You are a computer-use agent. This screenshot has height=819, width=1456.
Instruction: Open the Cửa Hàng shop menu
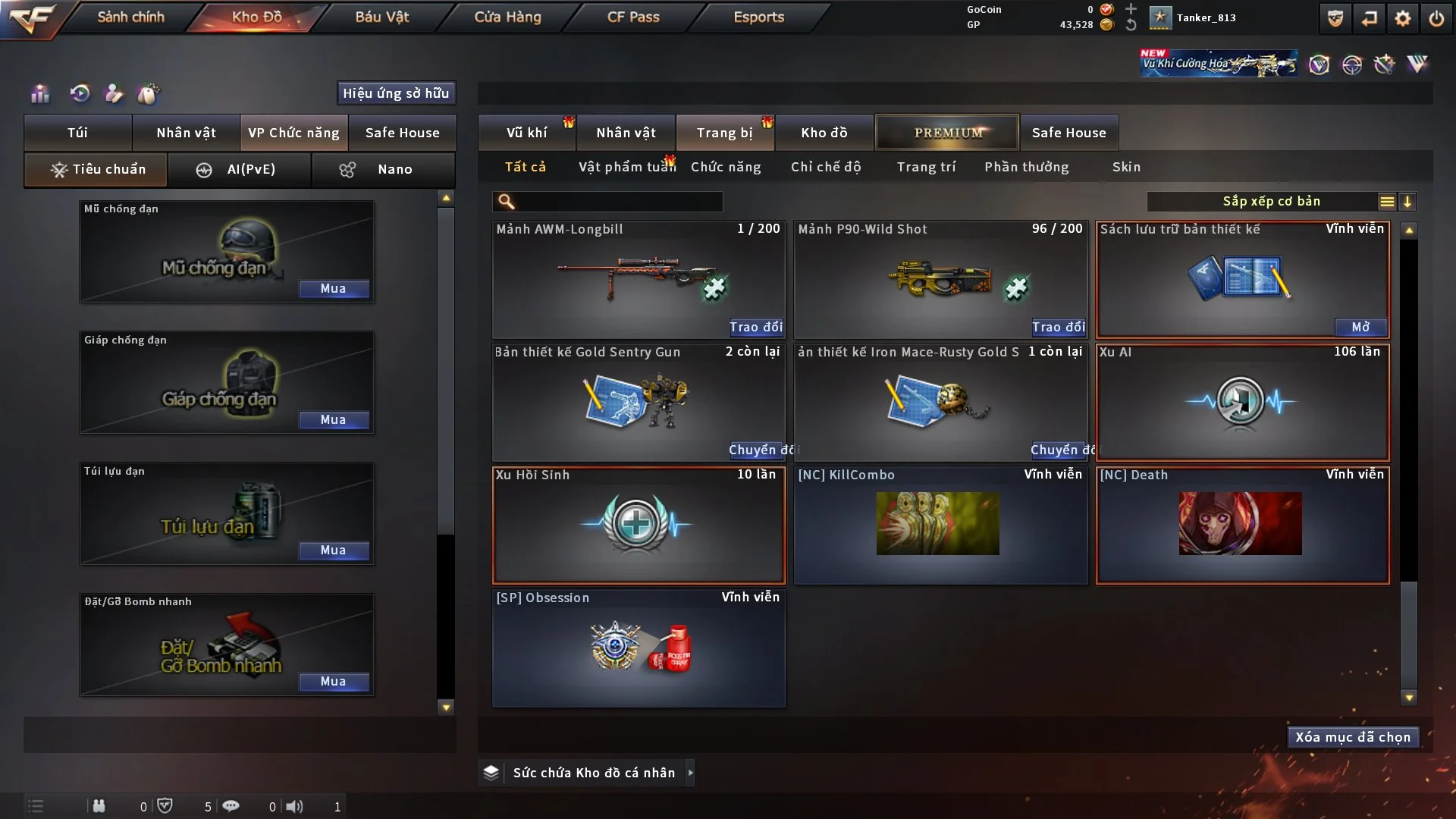pyautogui.click(x=507, y=17)
